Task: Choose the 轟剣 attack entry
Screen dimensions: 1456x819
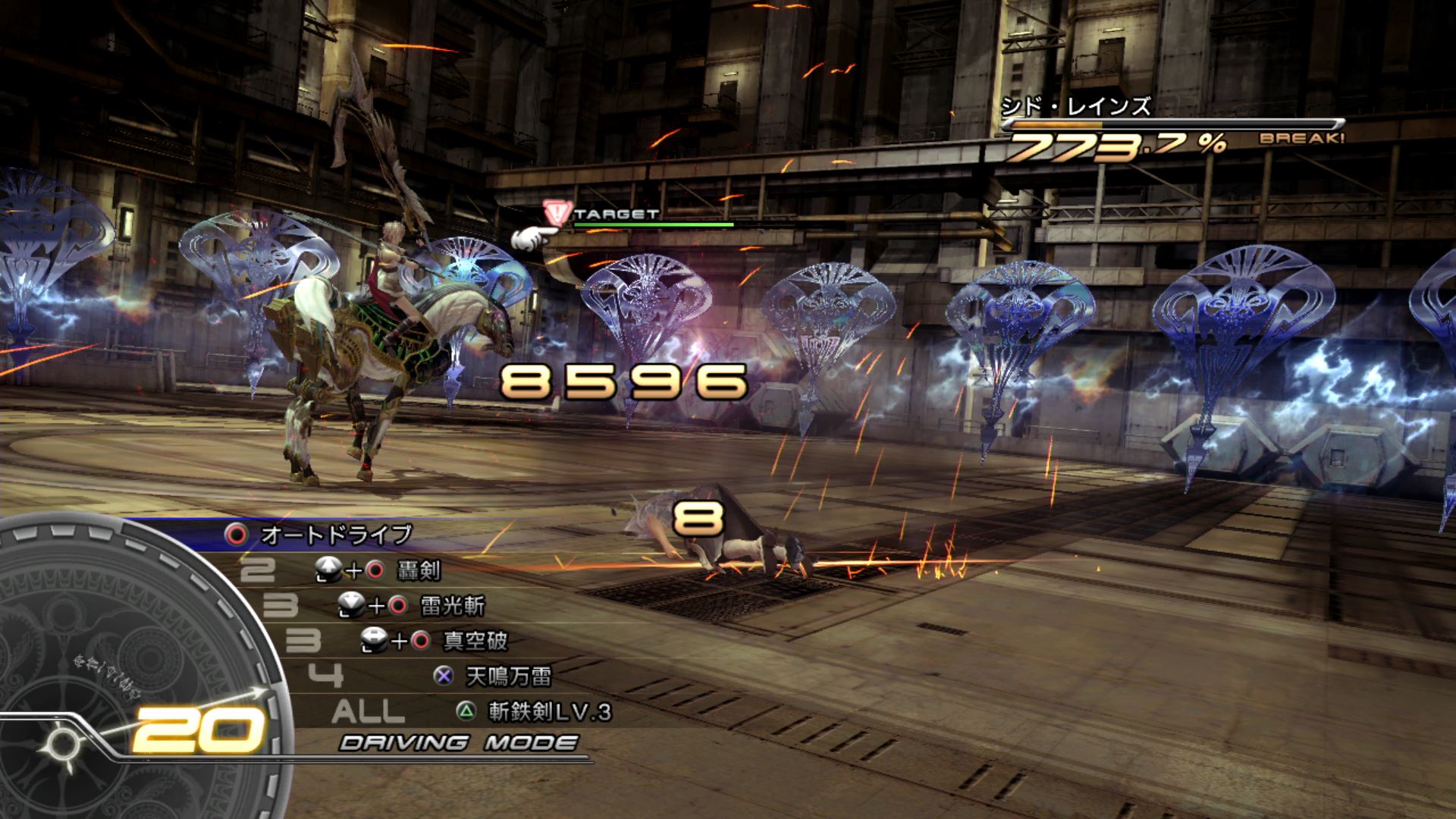Action: 418,570
